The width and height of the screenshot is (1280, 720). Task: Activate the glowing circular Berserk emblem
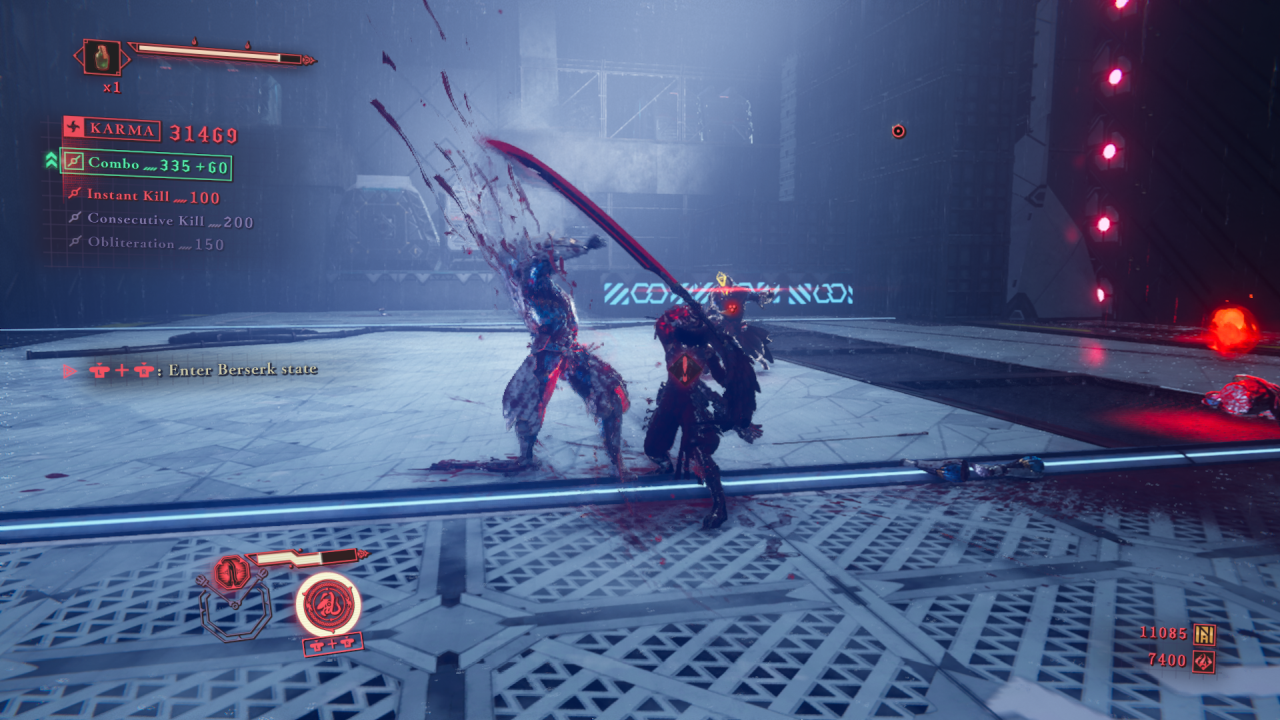328,603
